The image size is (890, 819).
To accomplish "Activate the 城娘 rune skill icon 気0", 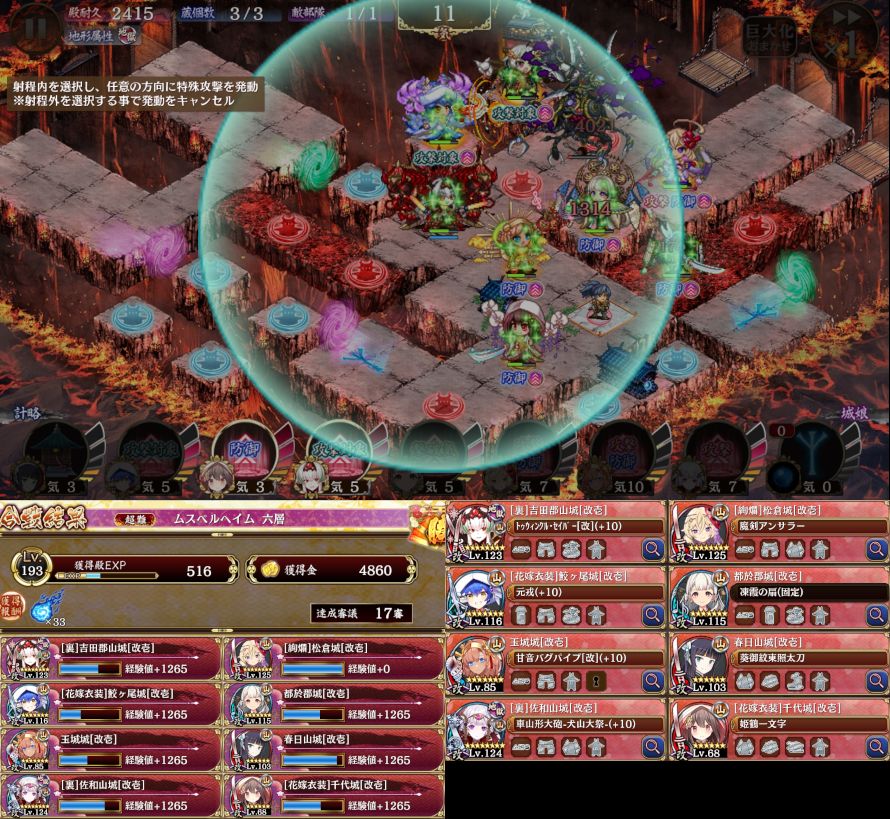I will 810,455.
